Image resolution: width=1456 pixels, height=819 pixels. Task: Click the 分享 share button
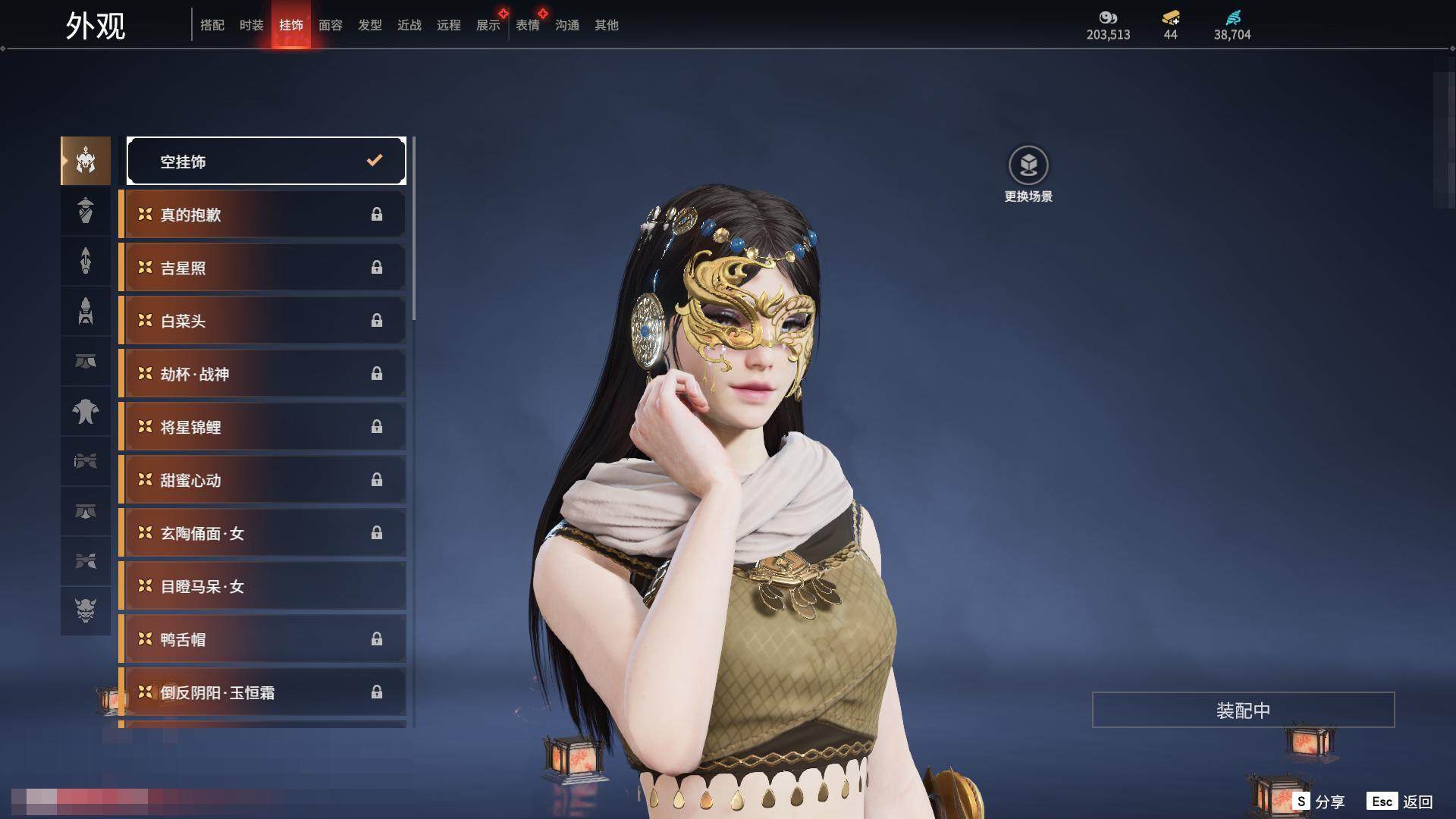1319,801
